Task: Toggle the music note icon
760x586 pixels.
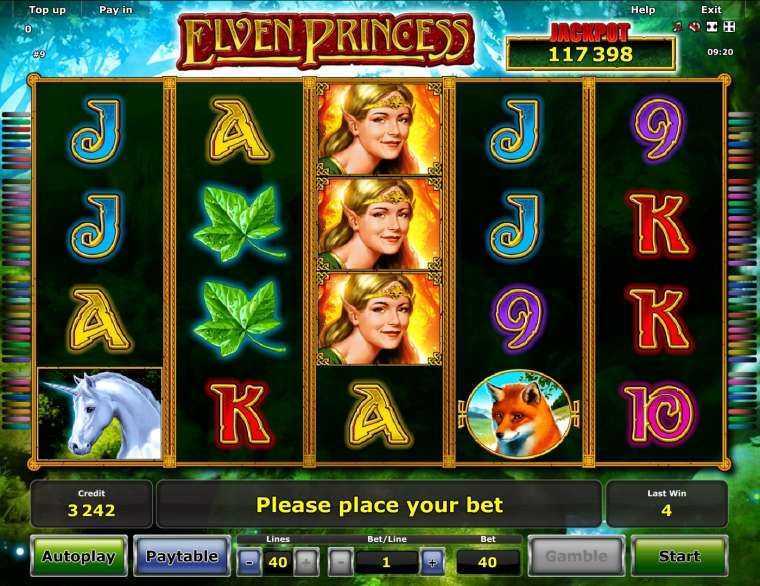Action: point(677,27)
